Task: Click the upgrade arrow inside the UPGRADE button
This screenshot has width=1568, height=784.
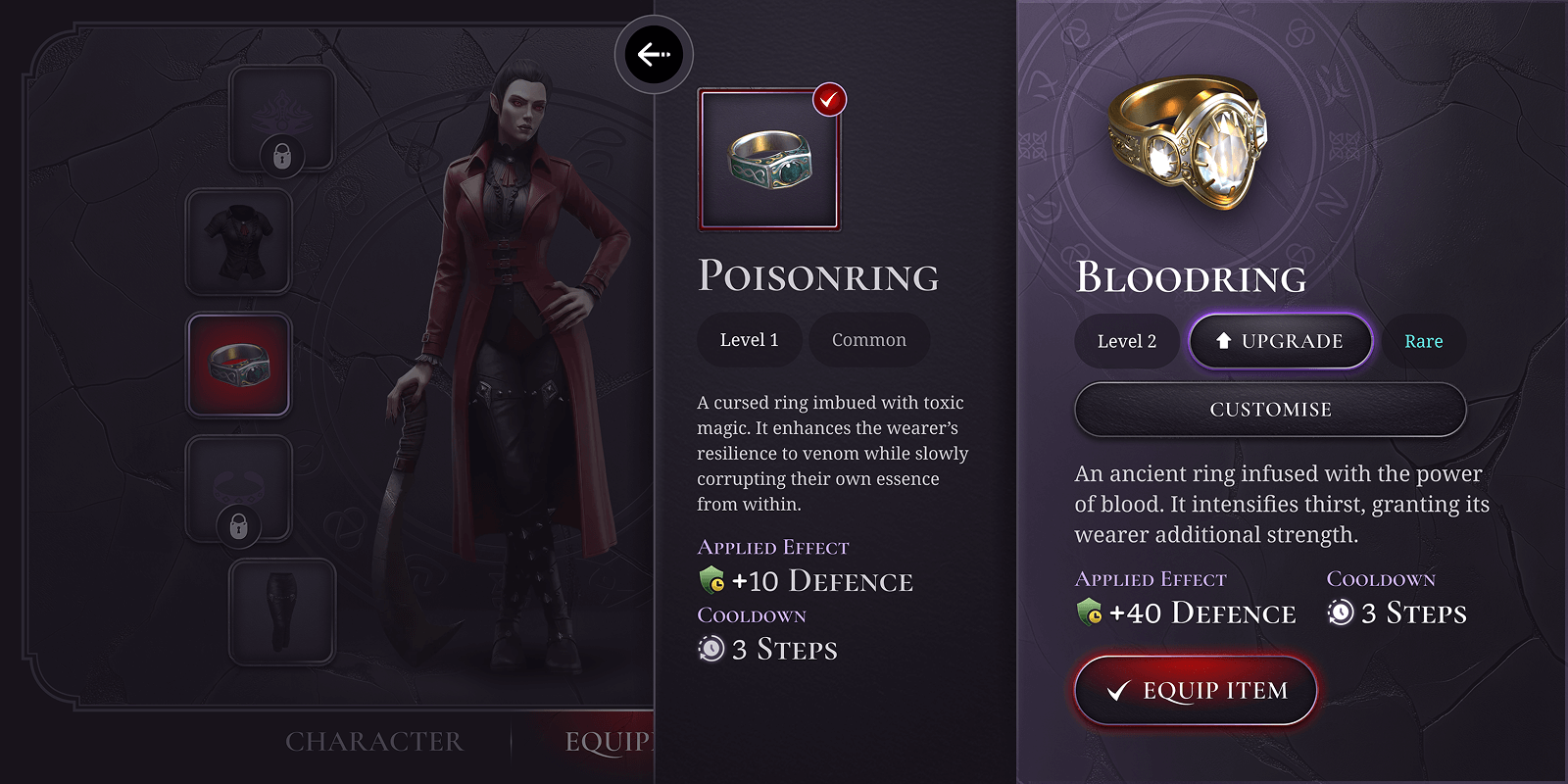Action: 1223,341
